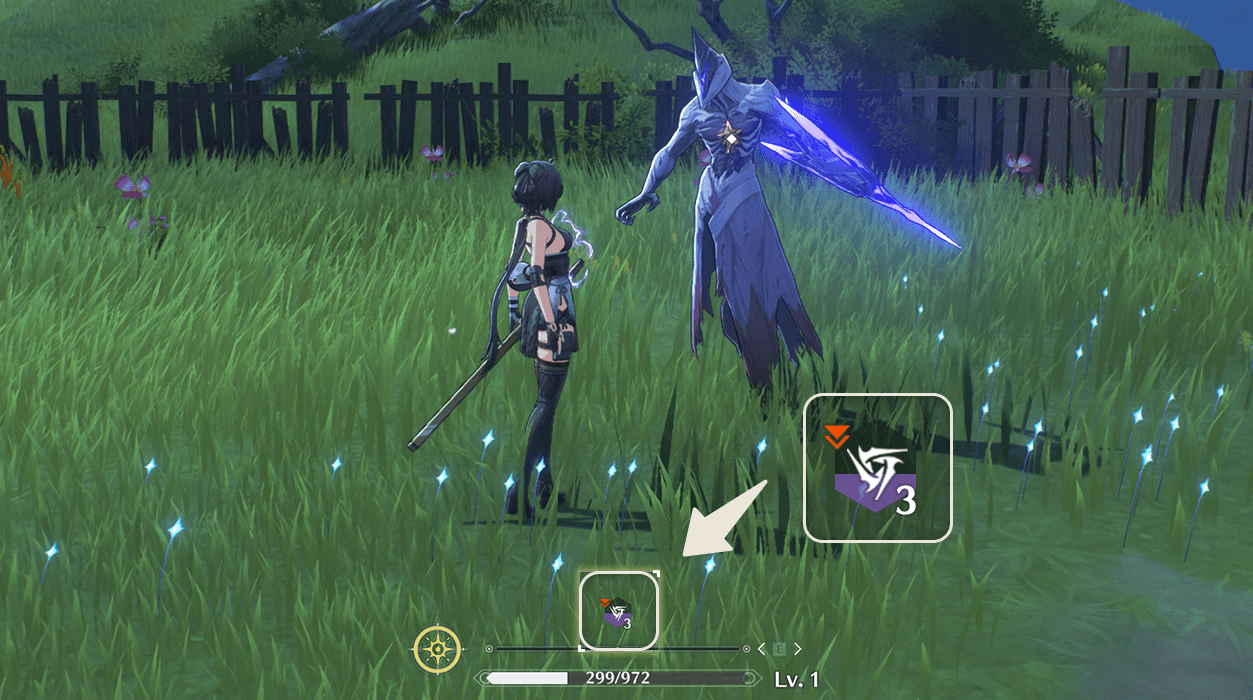Viewport: 1253px width, 700px height.
Task: Click the yellow compass star emblem
Action: [x=438, y=649]
